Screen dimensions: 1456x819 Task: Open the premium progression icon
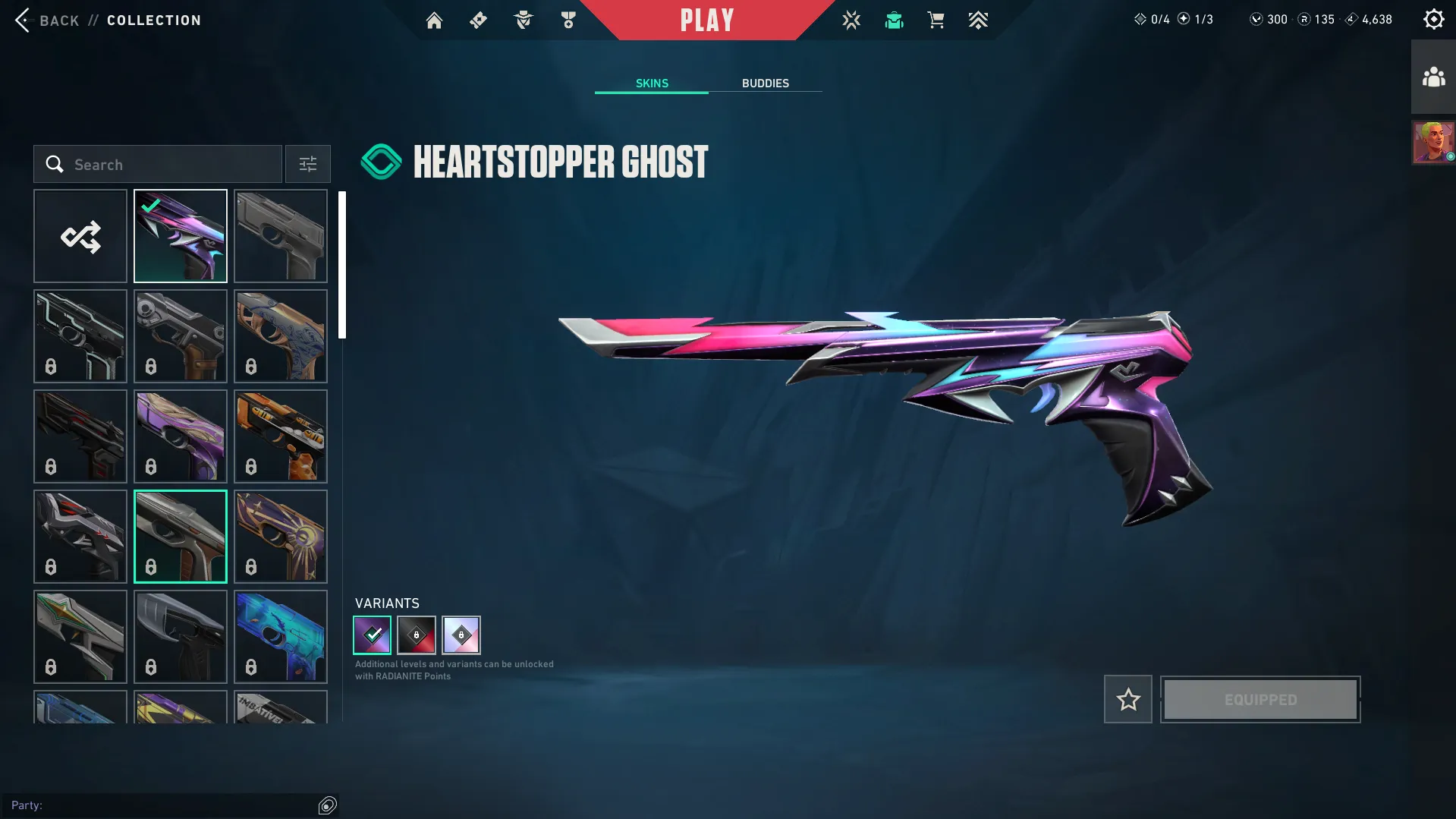click(978, 20)
